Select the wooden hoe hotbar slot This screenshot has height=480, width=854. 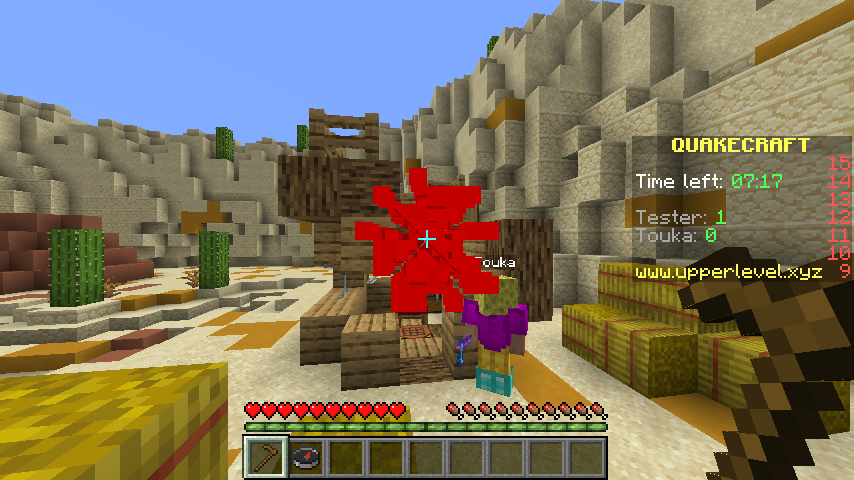[267, 457]
